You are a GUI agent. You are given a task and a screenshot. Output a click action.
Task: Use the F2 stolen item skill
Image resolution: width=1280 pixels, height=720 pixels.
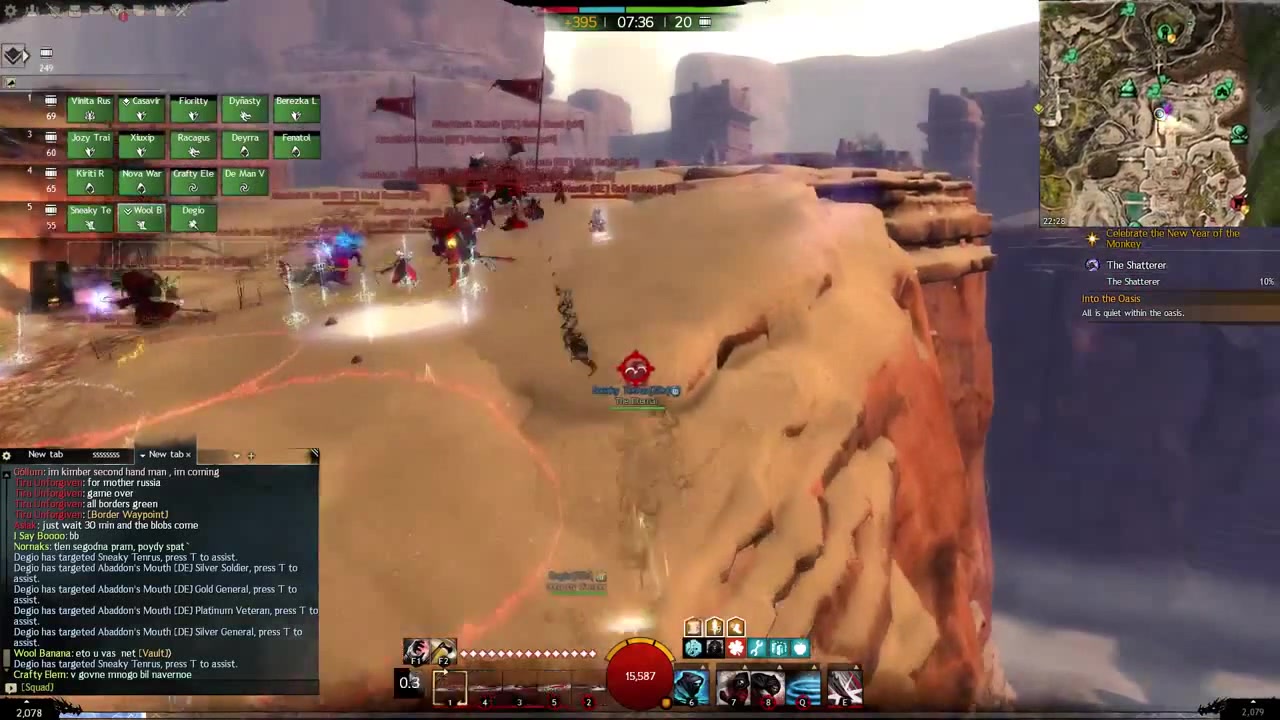point(443,651)
